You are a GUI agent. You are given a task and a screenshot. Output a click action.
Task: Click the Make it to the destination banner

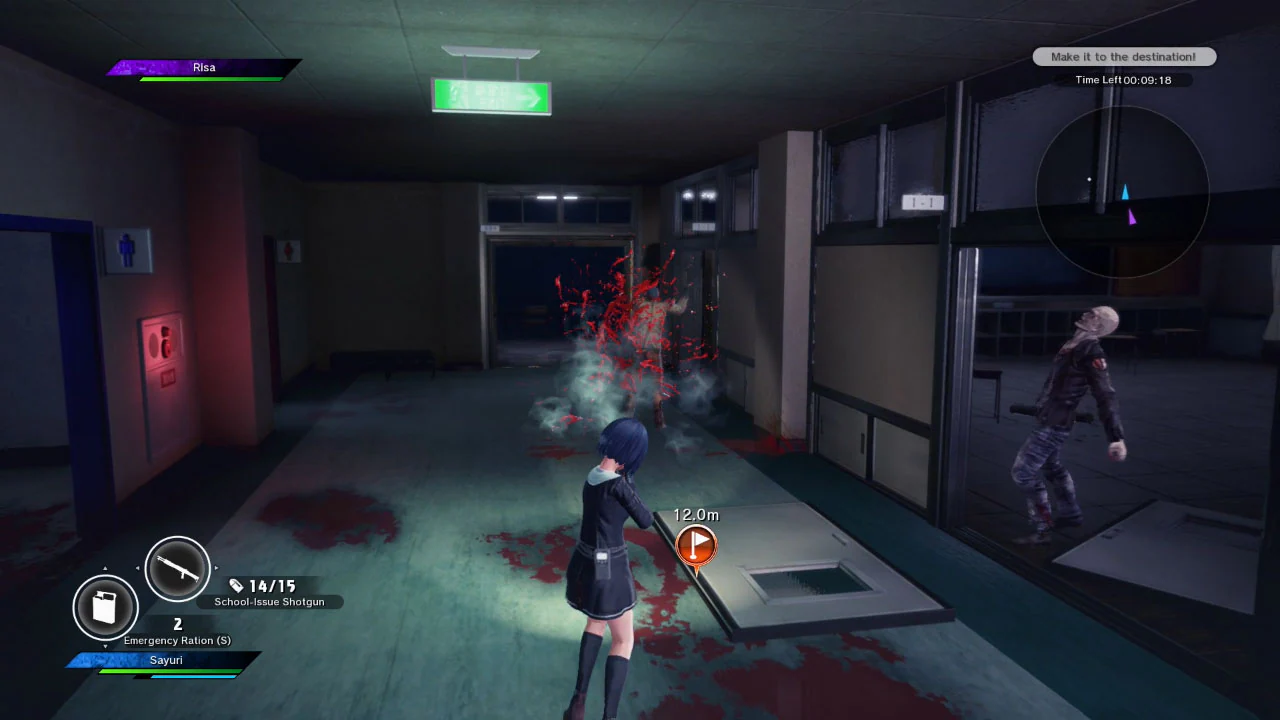point(1123,56)
